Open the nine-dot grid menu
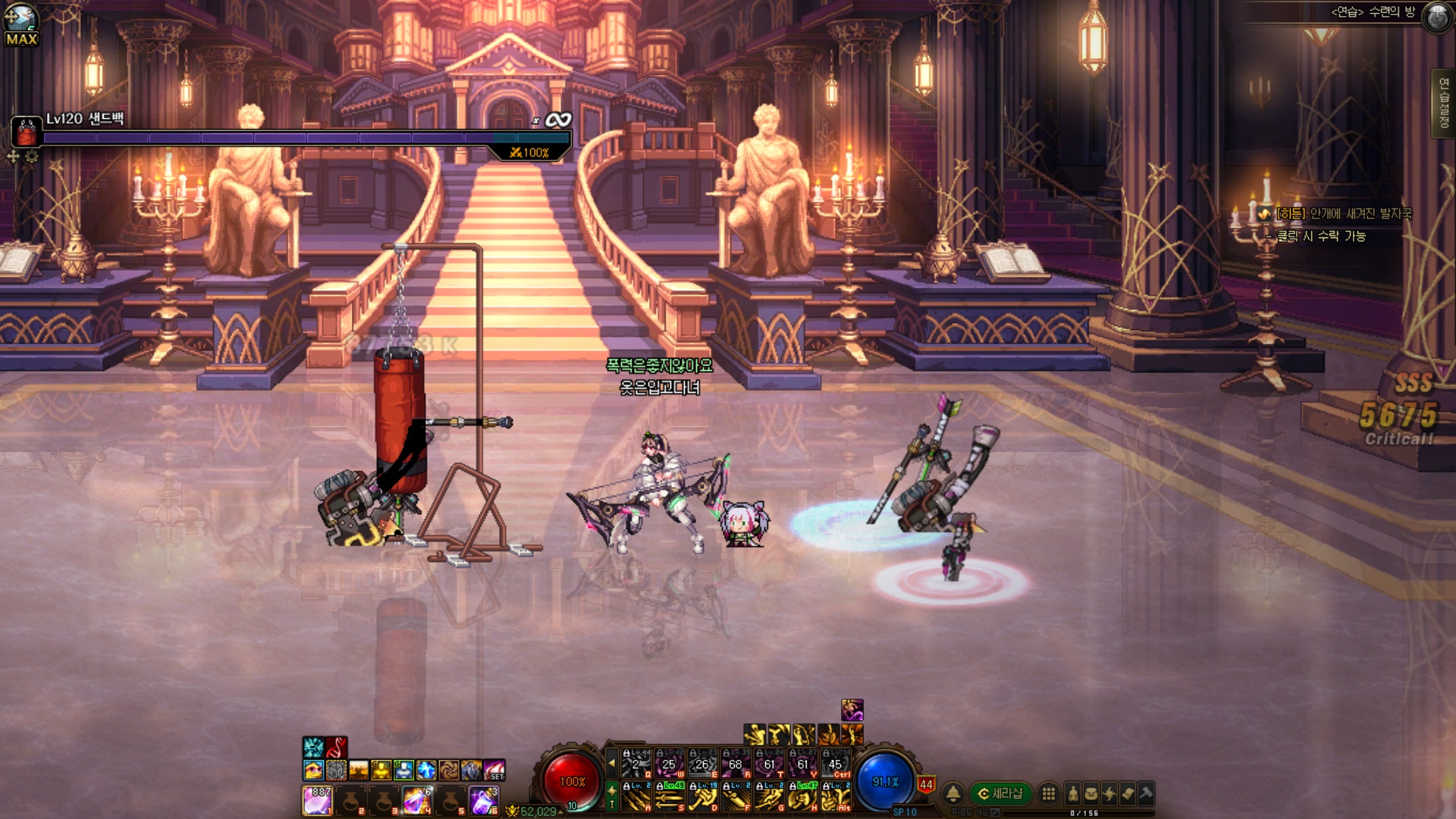The height and width of the screenshot is (819, 1456). [x=1049, y=793]
